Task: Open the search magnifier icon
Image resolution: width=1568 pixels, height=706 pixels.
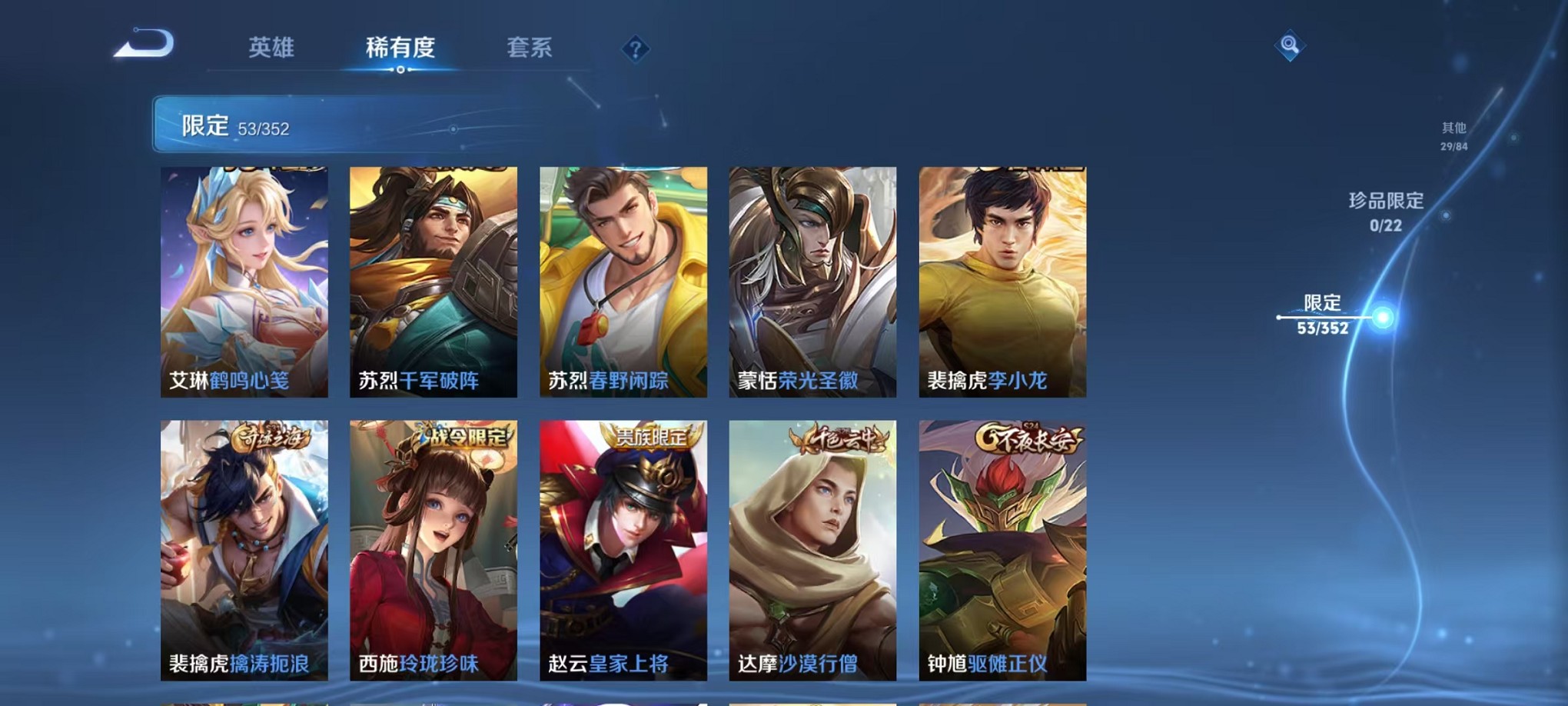Action: (1289, 45)
